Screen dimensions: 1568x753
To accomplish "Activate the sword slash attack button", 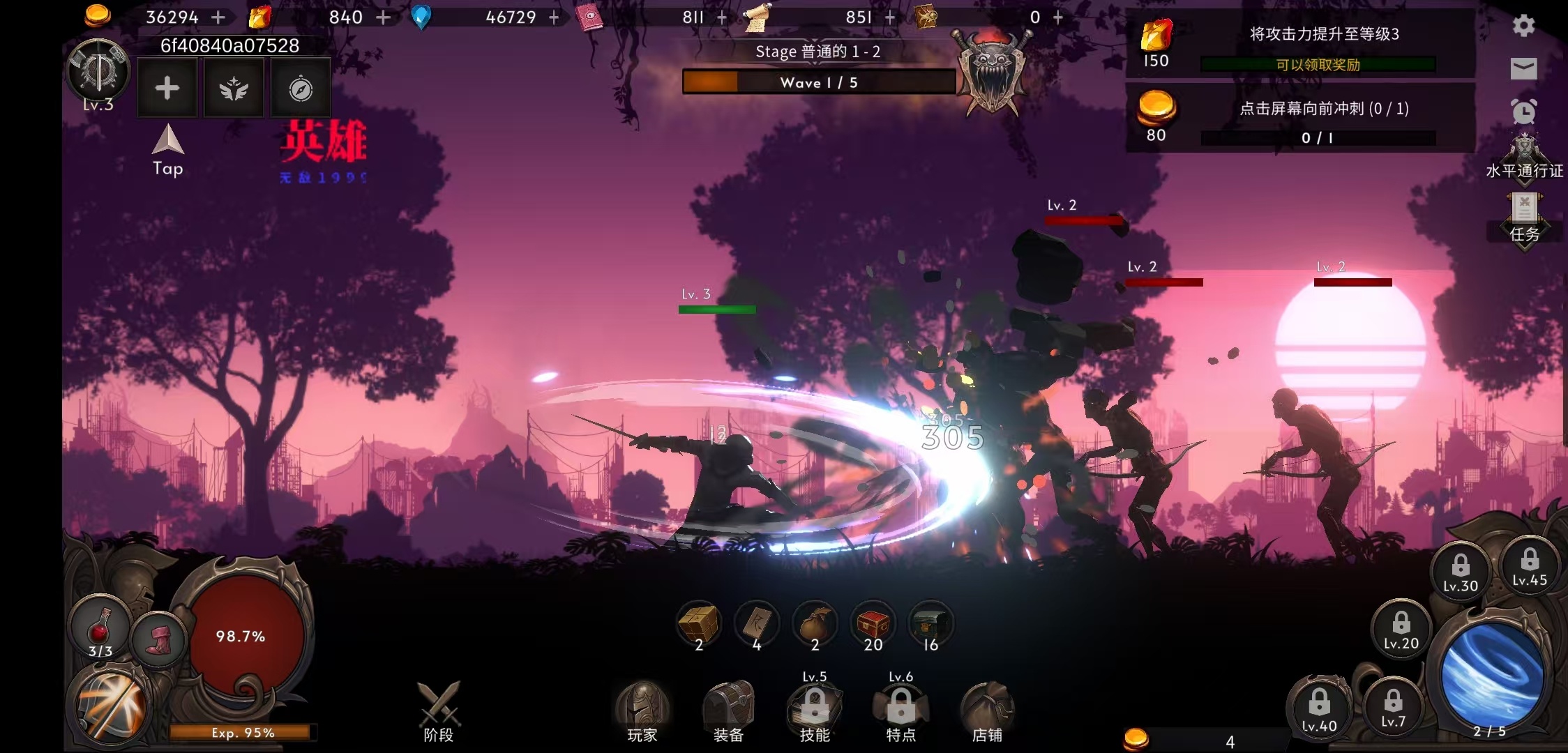I will (x=112, y=706).
